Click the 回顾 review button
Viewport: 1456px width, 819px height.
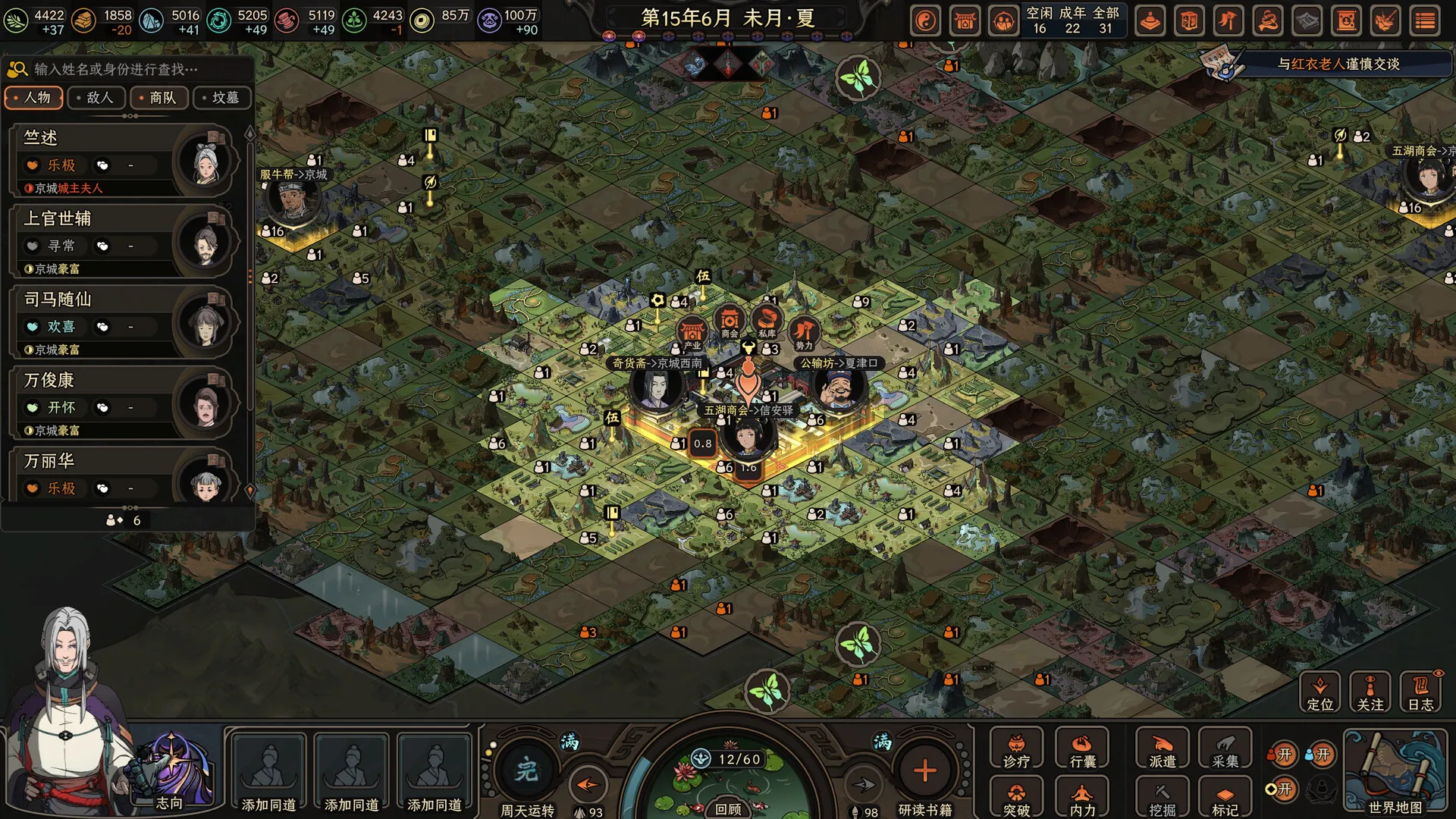(728, 809)
